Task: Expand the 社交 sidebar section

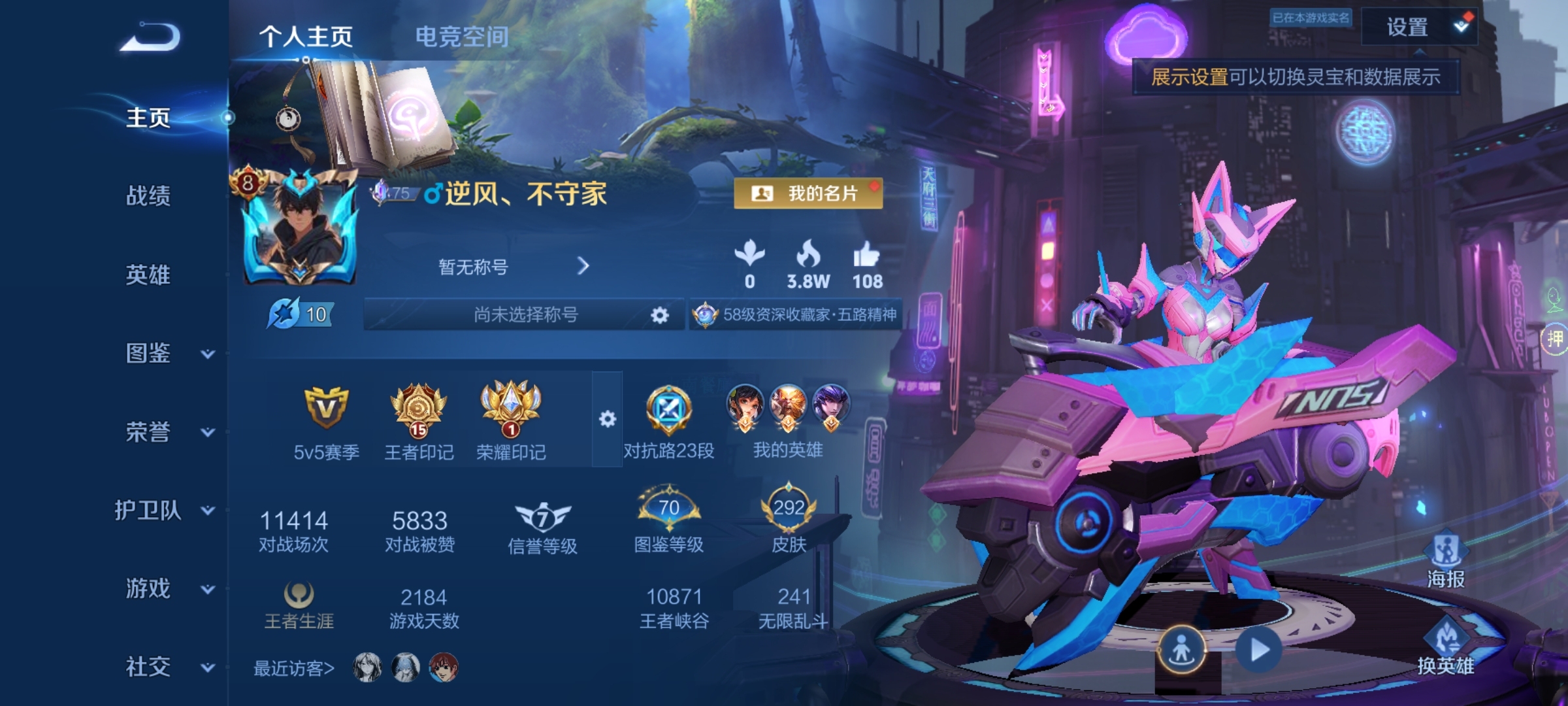Action: pyautogui.click(x=207, y=667)
